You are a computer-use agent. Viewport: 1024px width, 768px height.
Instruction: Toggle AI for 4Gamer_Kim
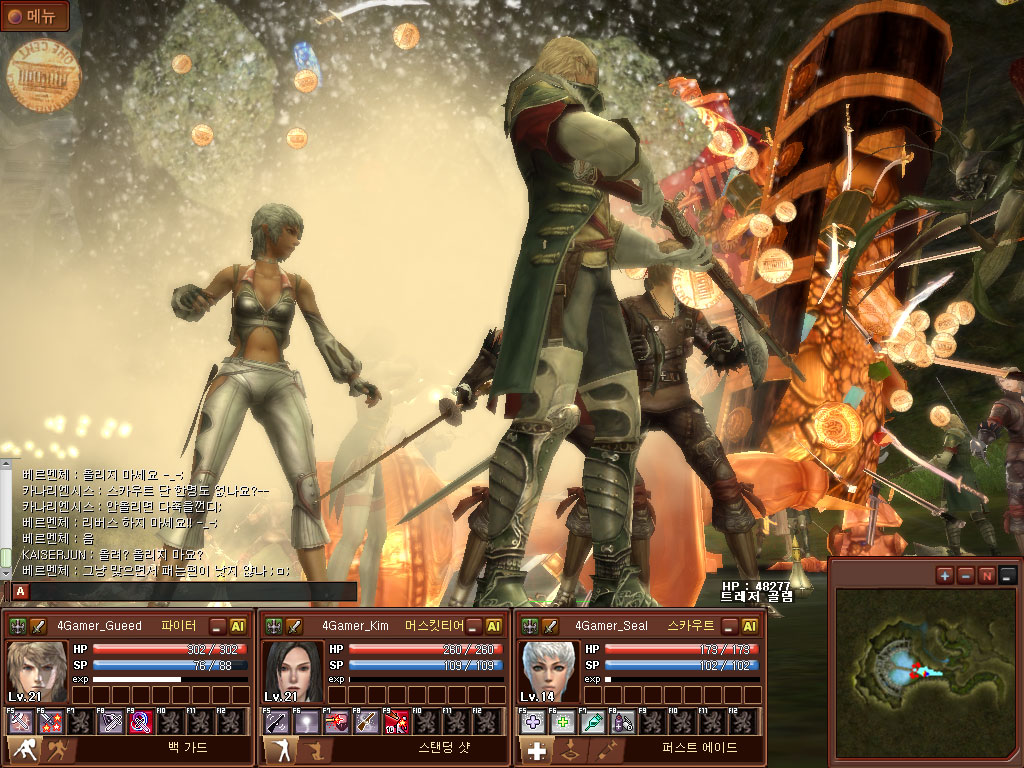[494, 626]
